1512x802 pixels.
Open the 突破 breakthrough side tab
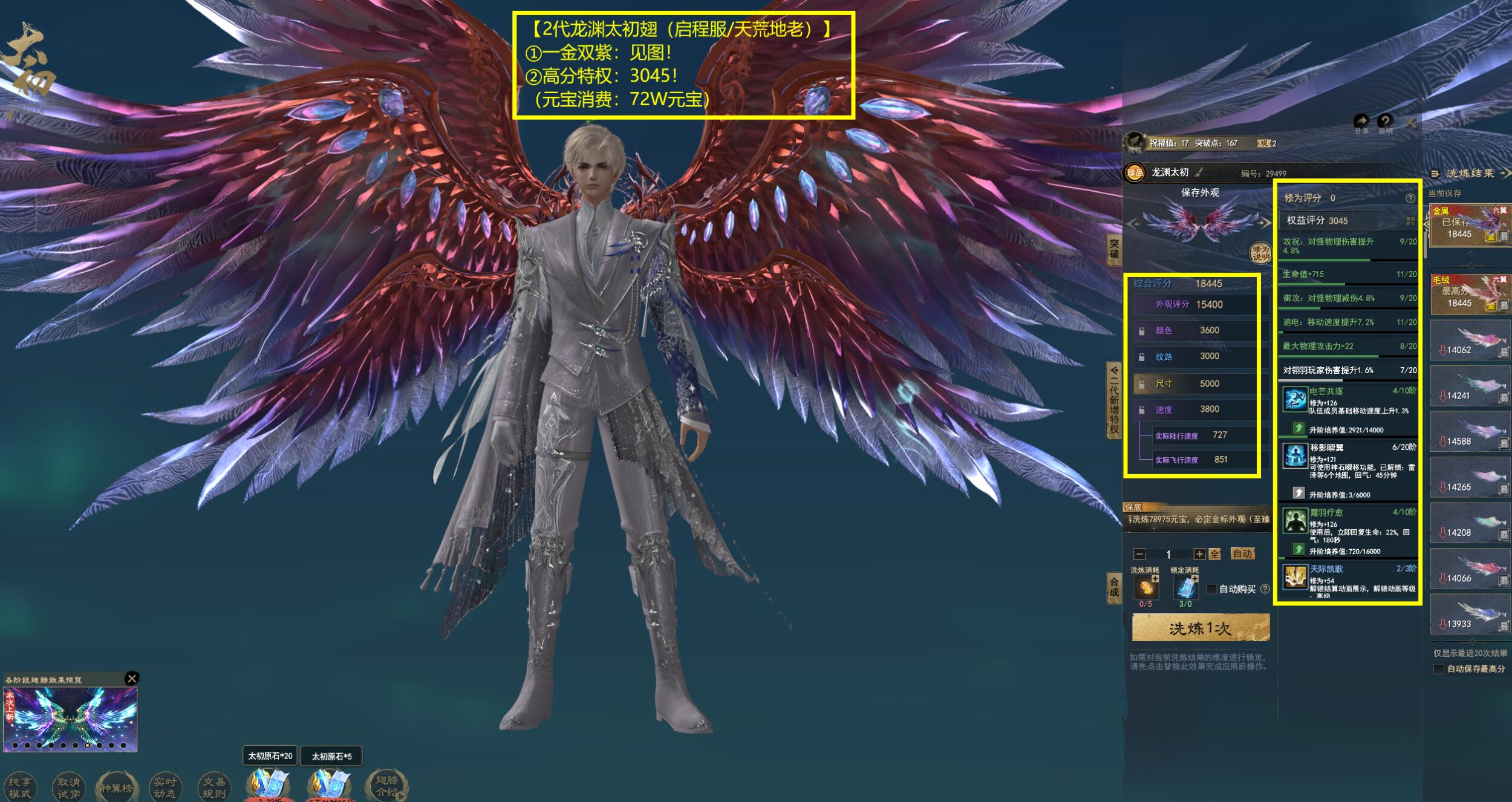(x=1114, y=249)
